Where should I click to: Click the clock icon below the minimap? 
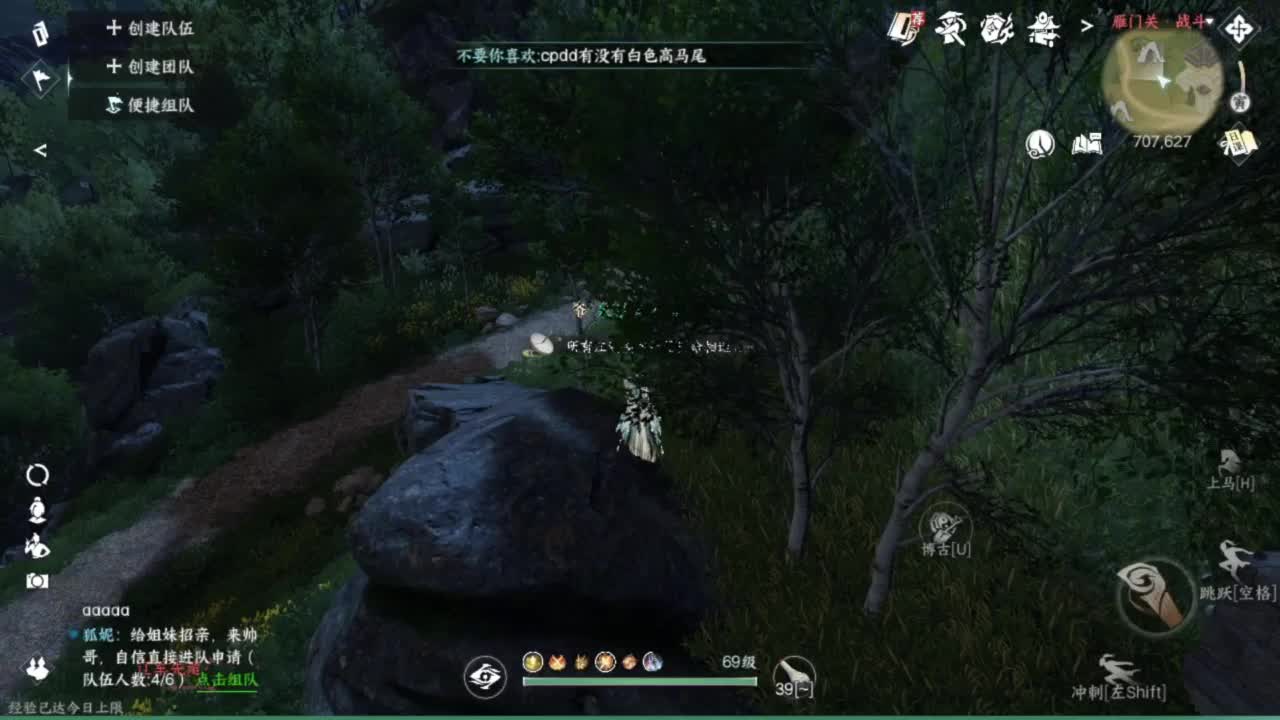coord(1040,144)
